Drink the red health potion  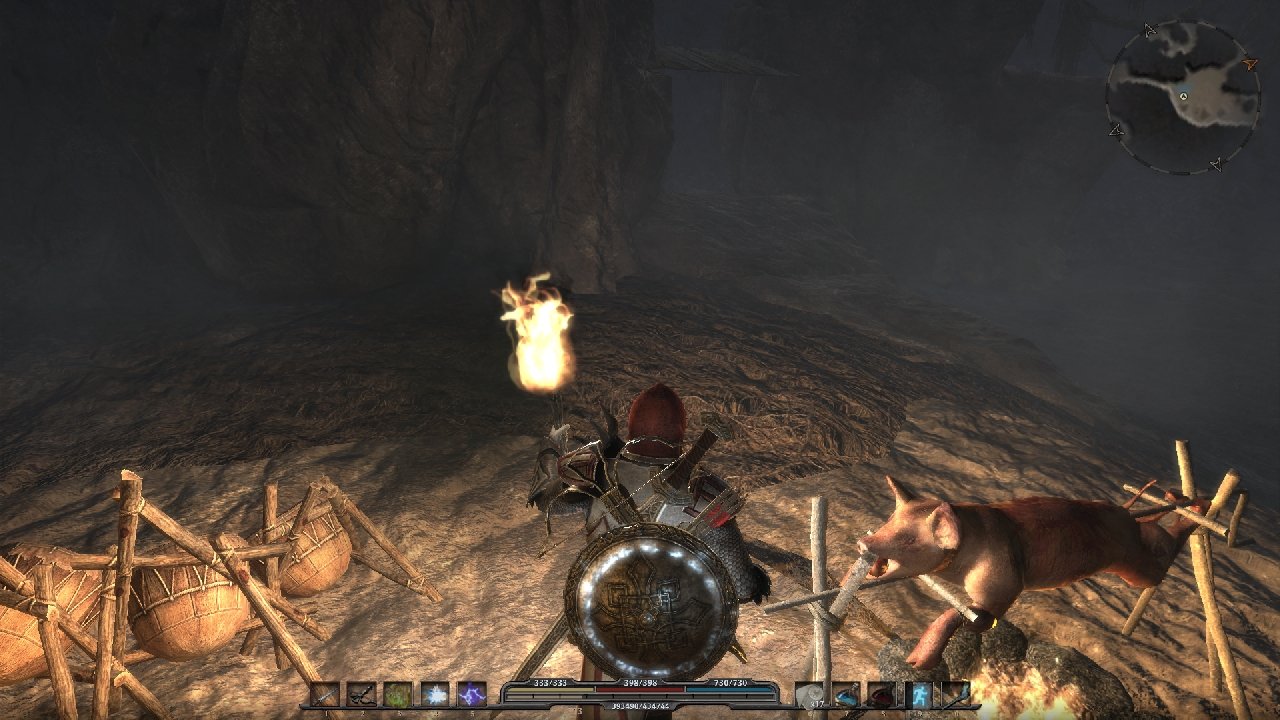(882, 694)
